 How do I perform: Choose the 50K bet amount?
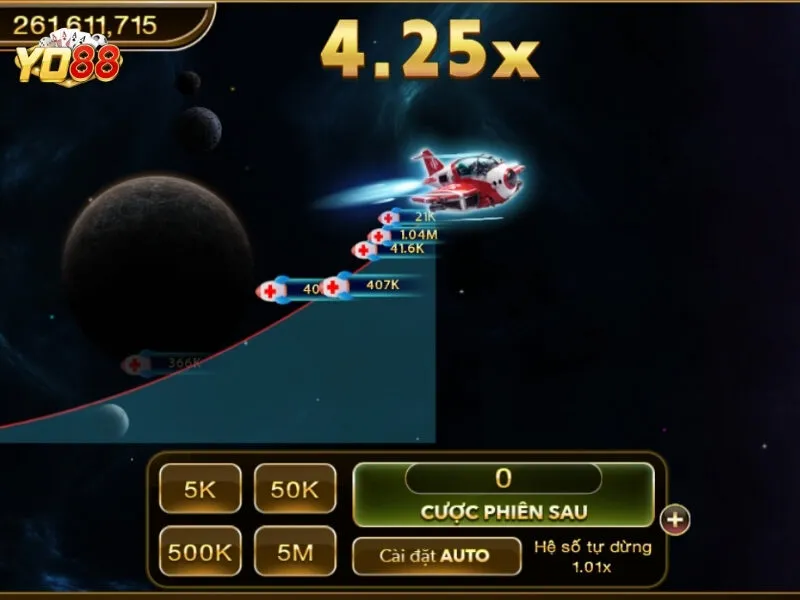pos(294,489)
